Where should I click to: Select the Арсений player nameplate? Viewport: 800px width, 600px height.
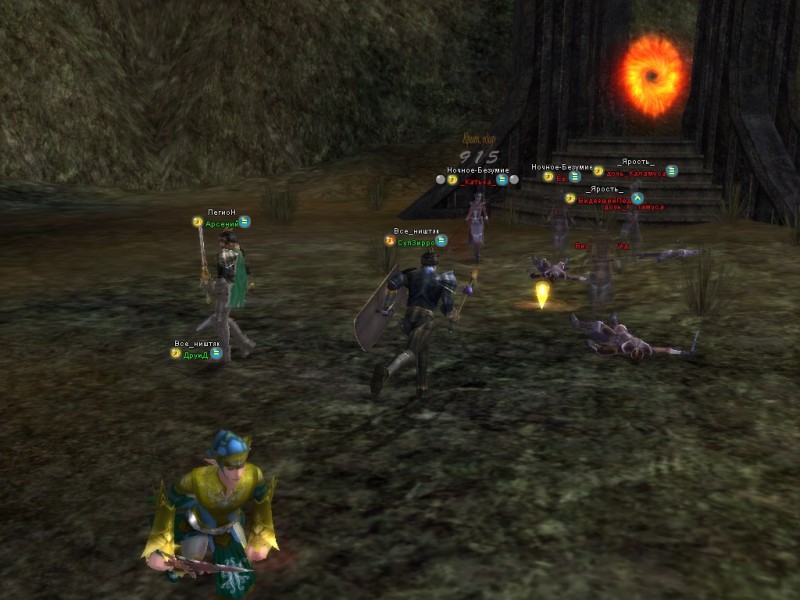220,224
